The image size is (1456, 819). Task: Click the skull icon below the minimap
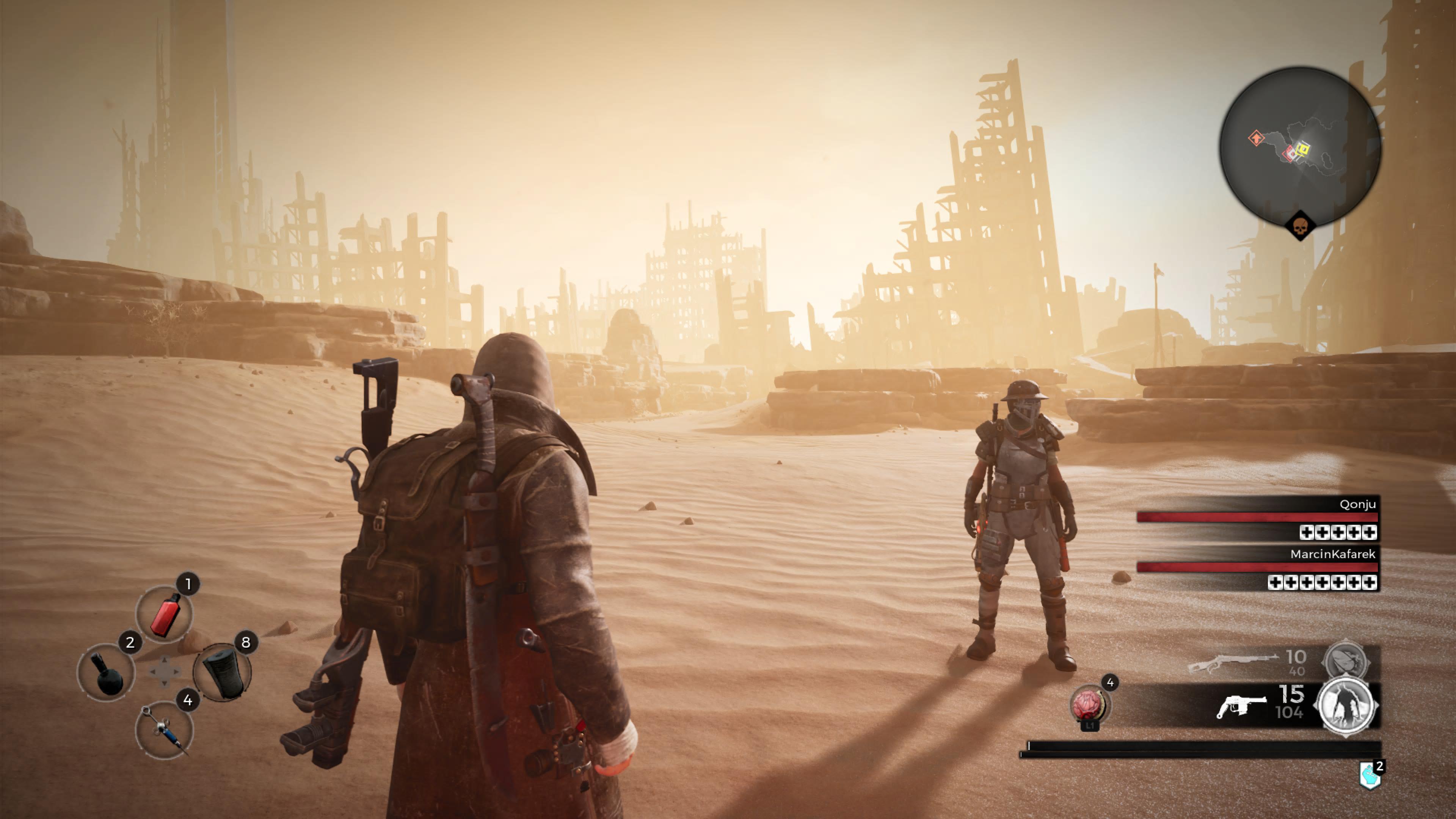(x=1300, y=227)
